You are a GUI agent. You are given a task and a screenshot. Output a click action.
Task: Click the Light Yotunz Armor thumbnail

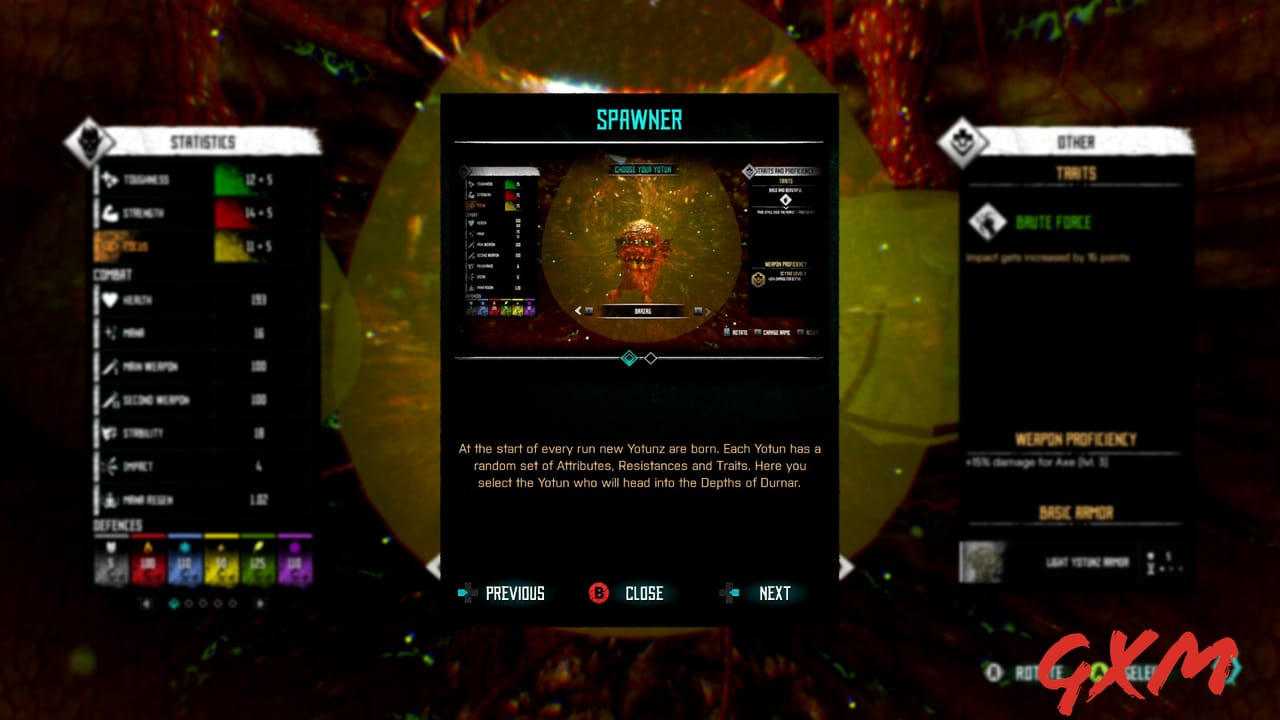point(983,562)
